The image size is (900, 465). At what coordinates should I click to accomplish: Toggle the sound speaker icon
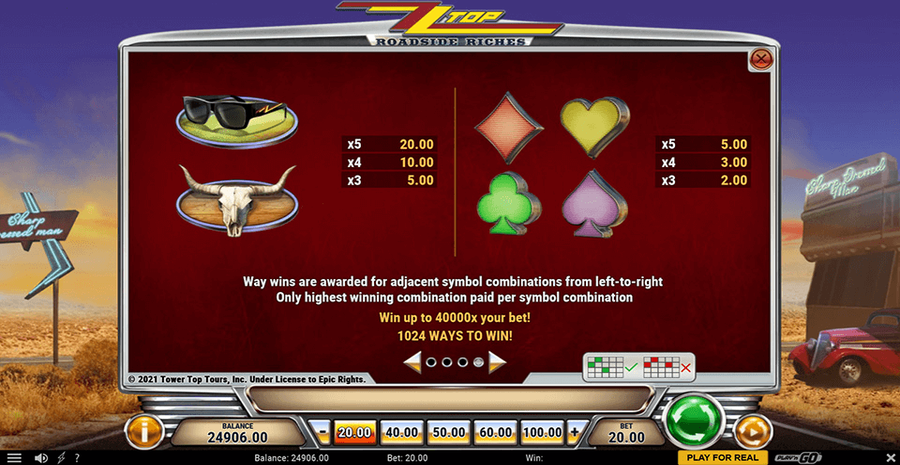tap(41, 458)
